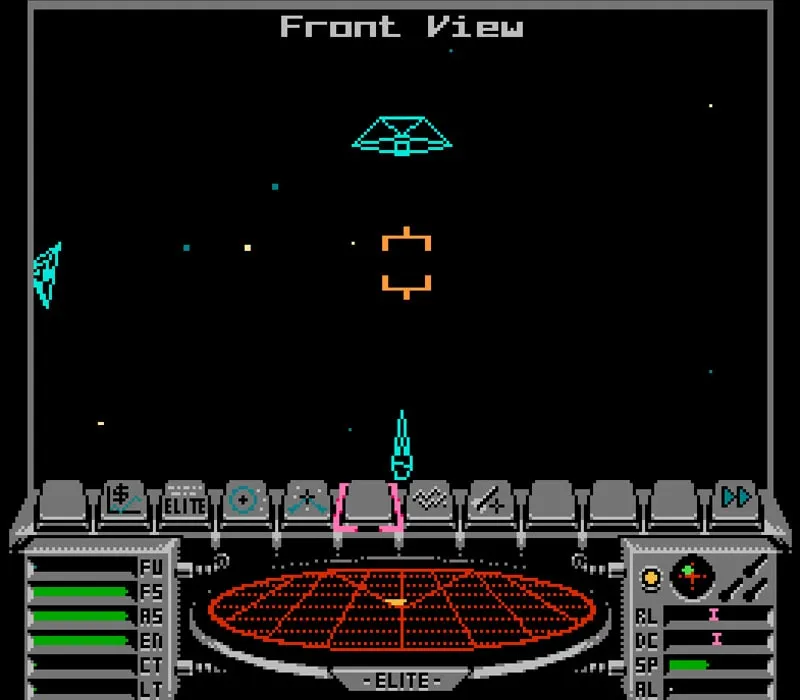Choose the crossed arrows icon
The image size is (800, 700).
tap(307, 500)
